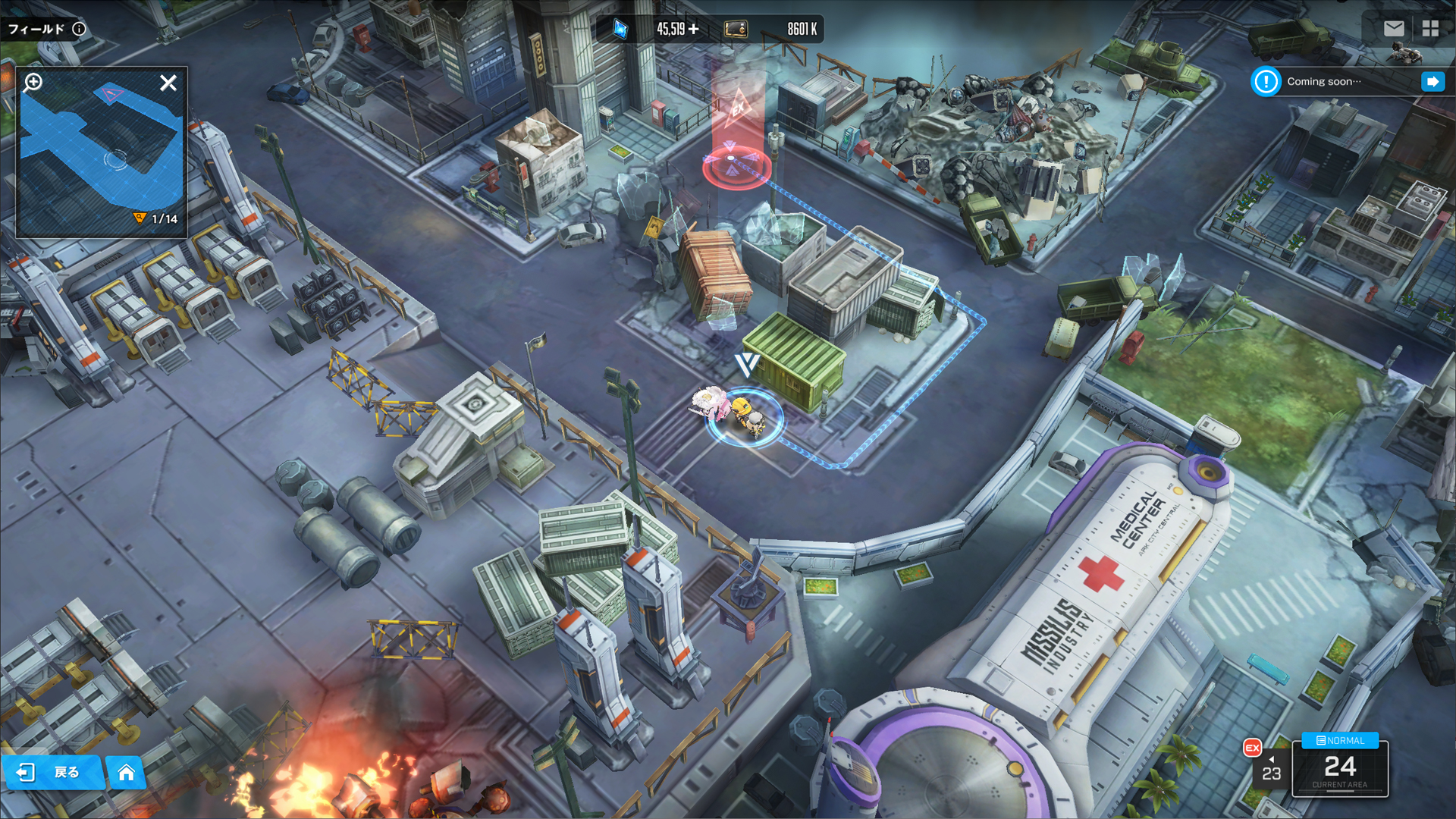Click the blue exclamation notification circle
The height and width of the screenshot is (819, 1456).
pos(1264,82)
